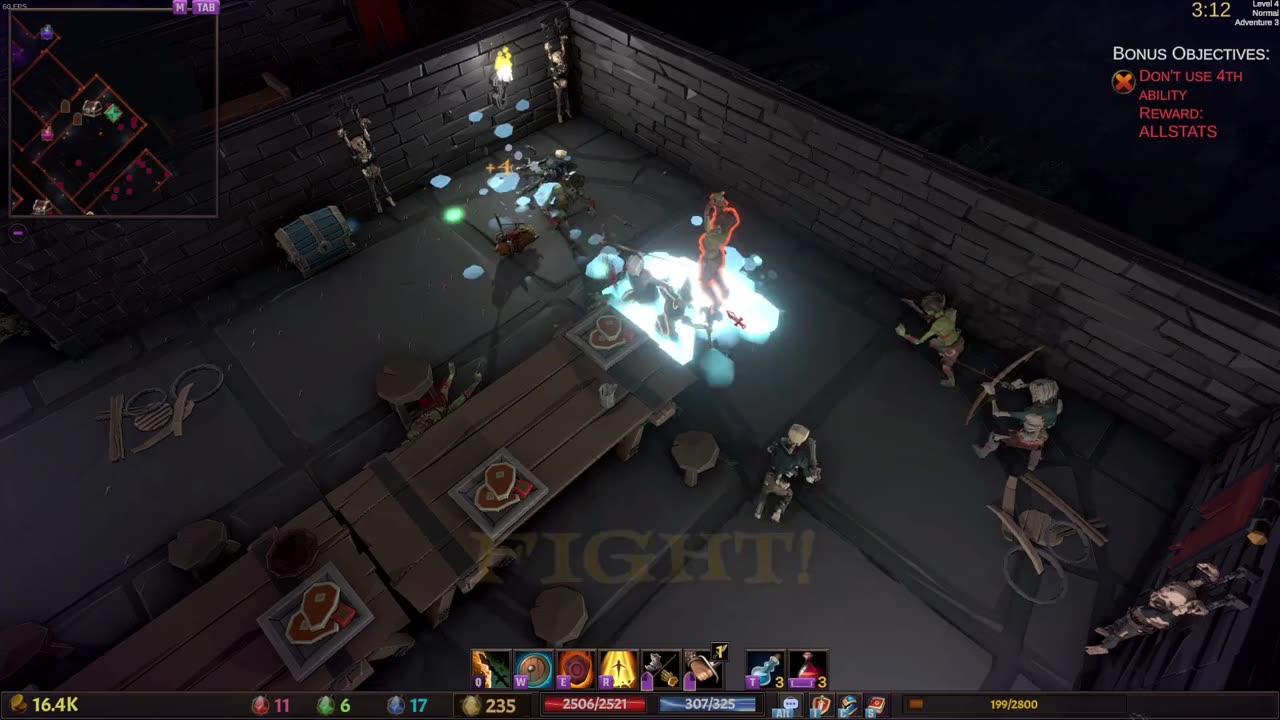Collapse the minimap with the minus button
Screen dimensions: 1280x720
click(x=17, y=233)
